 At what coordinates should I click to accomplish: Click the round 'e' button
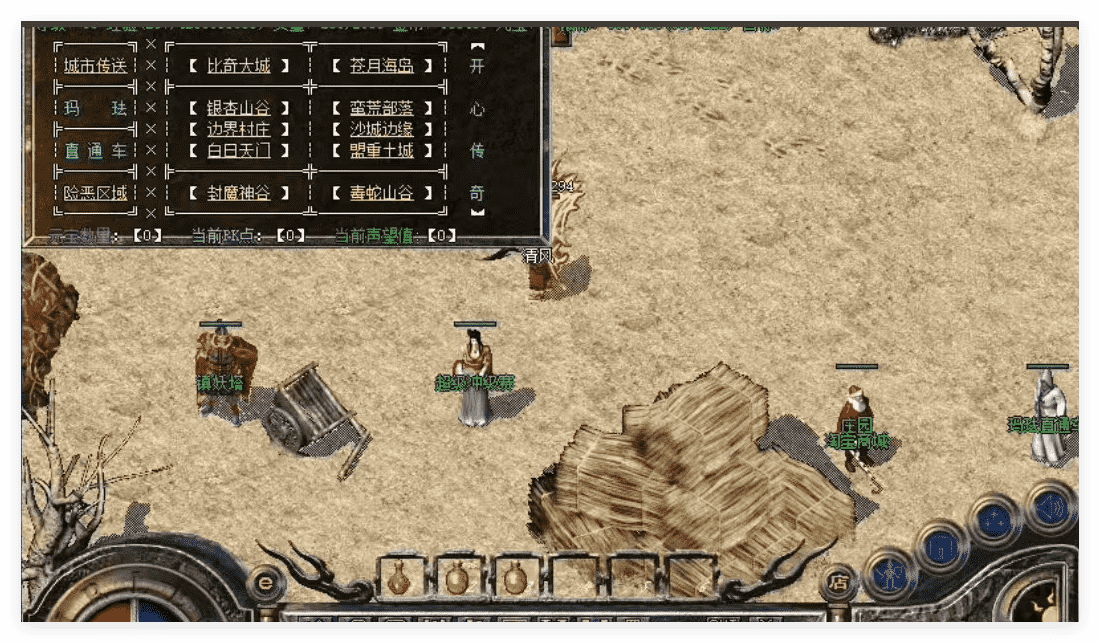265,581
